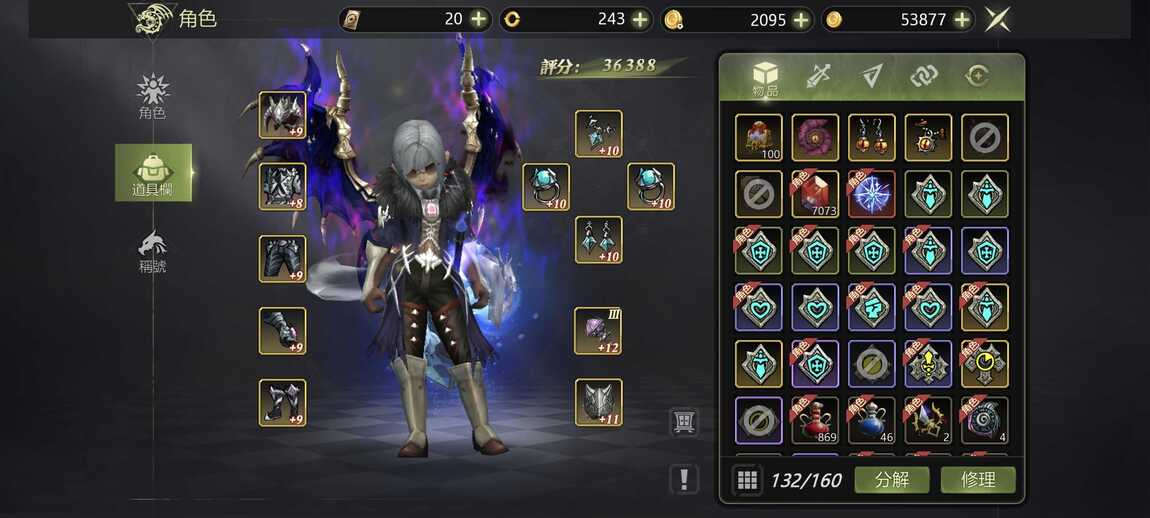Choose the equipped pants +9 slot
This screenshot has width=1150, height=518.
point(282,259)
